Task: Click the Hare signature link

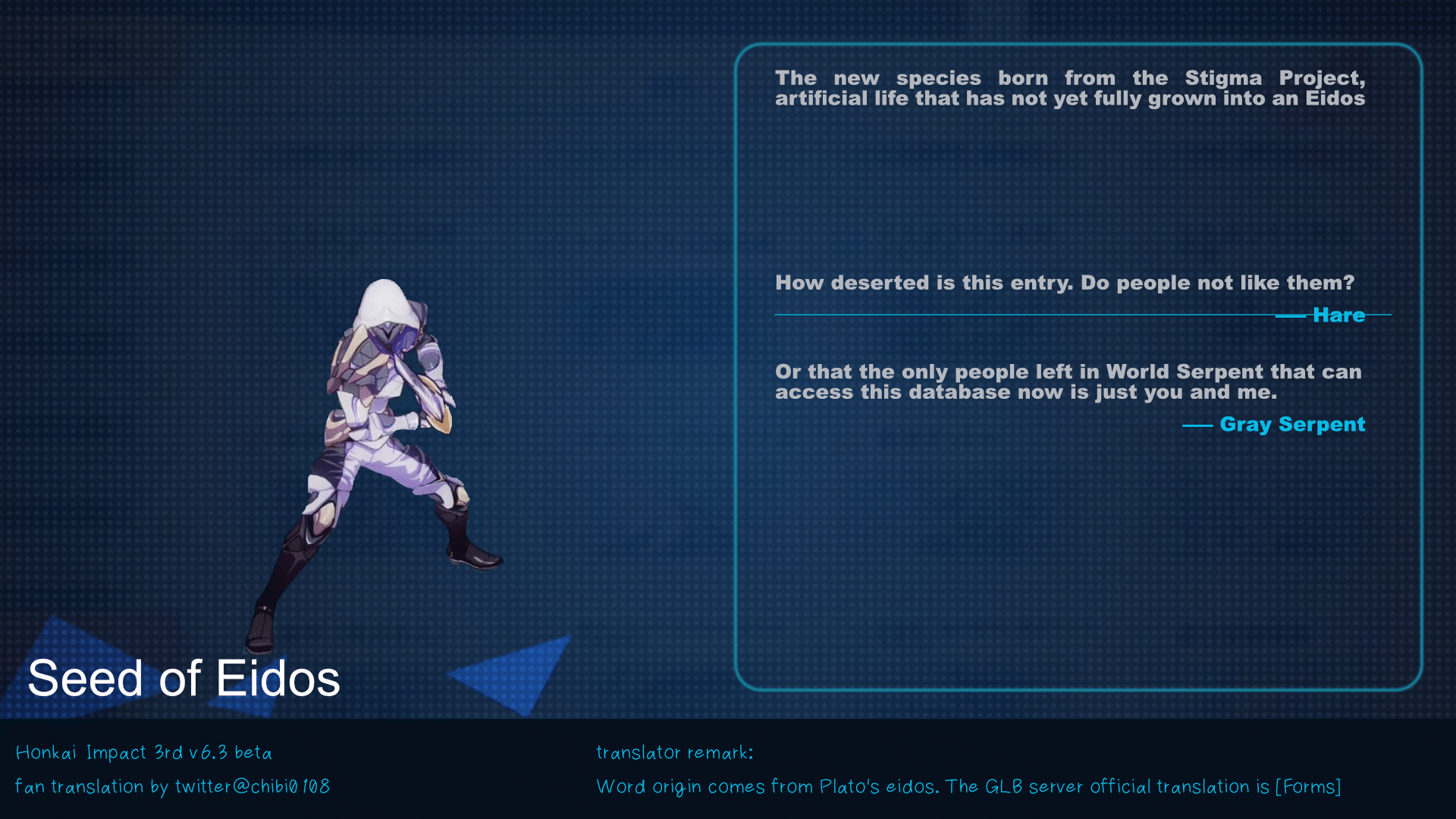Action: click(x=1338, y=315)
